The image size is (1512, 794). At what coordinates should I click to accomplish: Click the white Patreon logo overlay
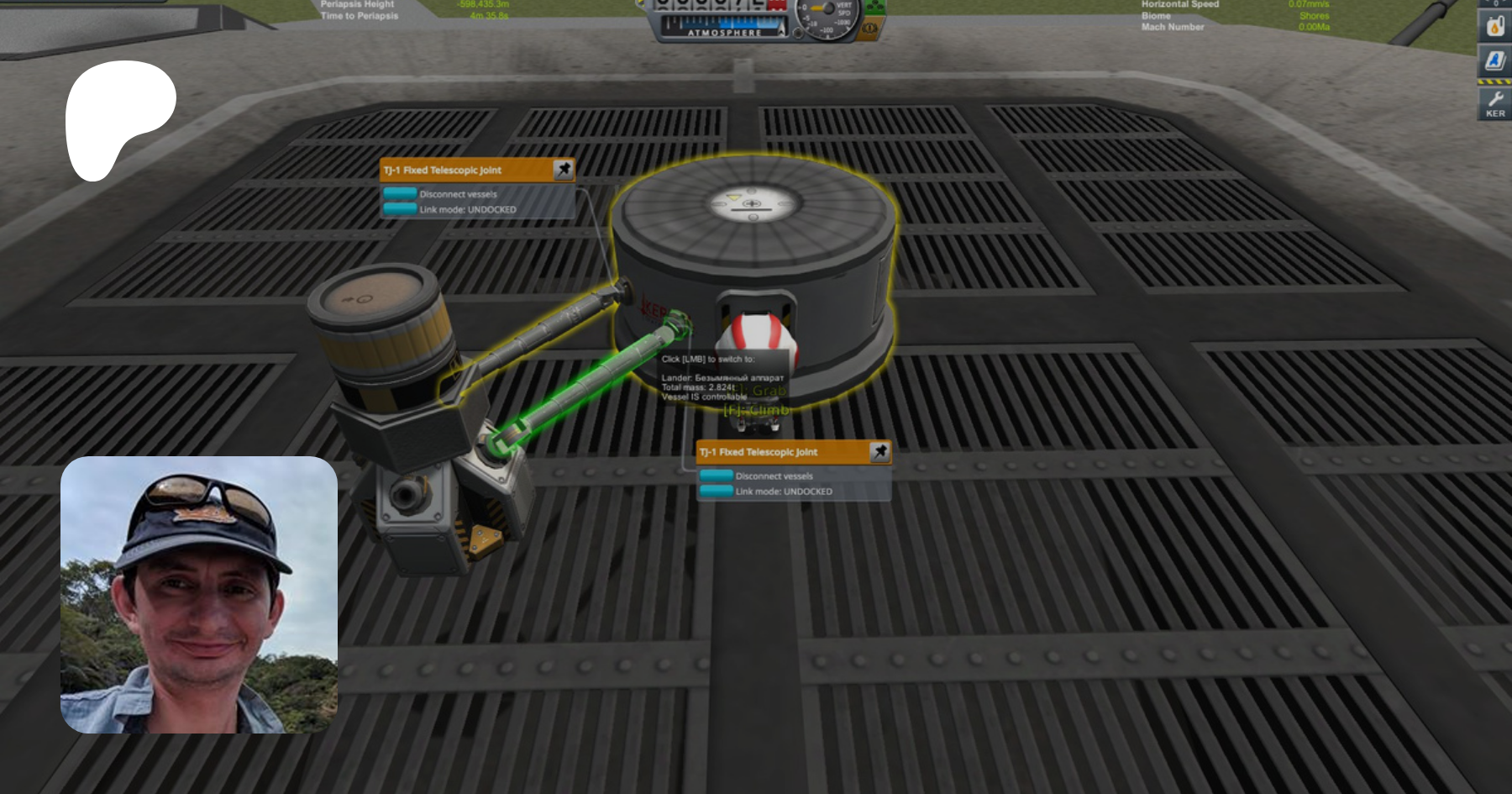pyautogui.click(x=118, y=118)
